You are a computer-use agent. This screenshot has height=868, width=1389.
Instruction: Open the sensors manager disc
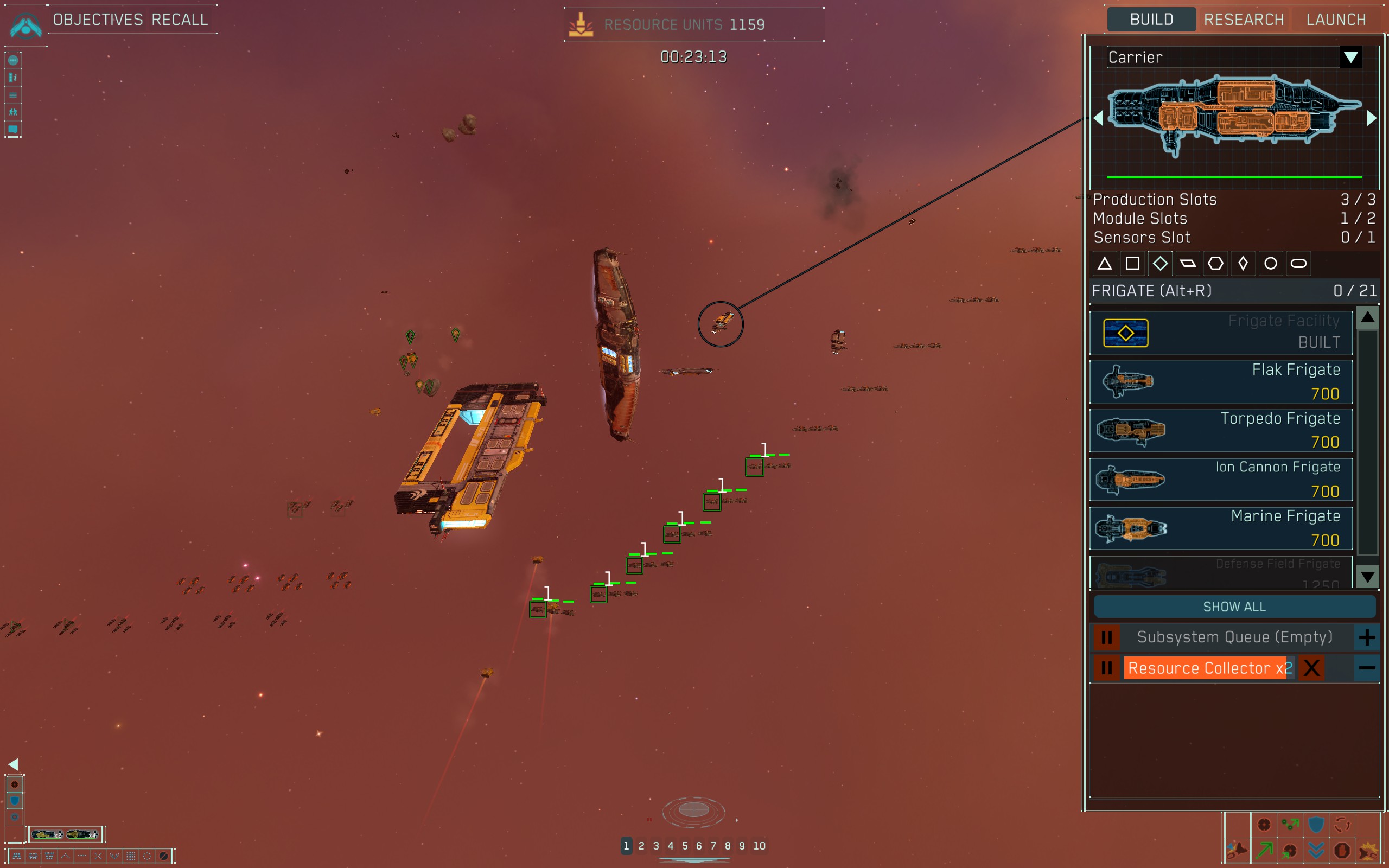[693, 810]
